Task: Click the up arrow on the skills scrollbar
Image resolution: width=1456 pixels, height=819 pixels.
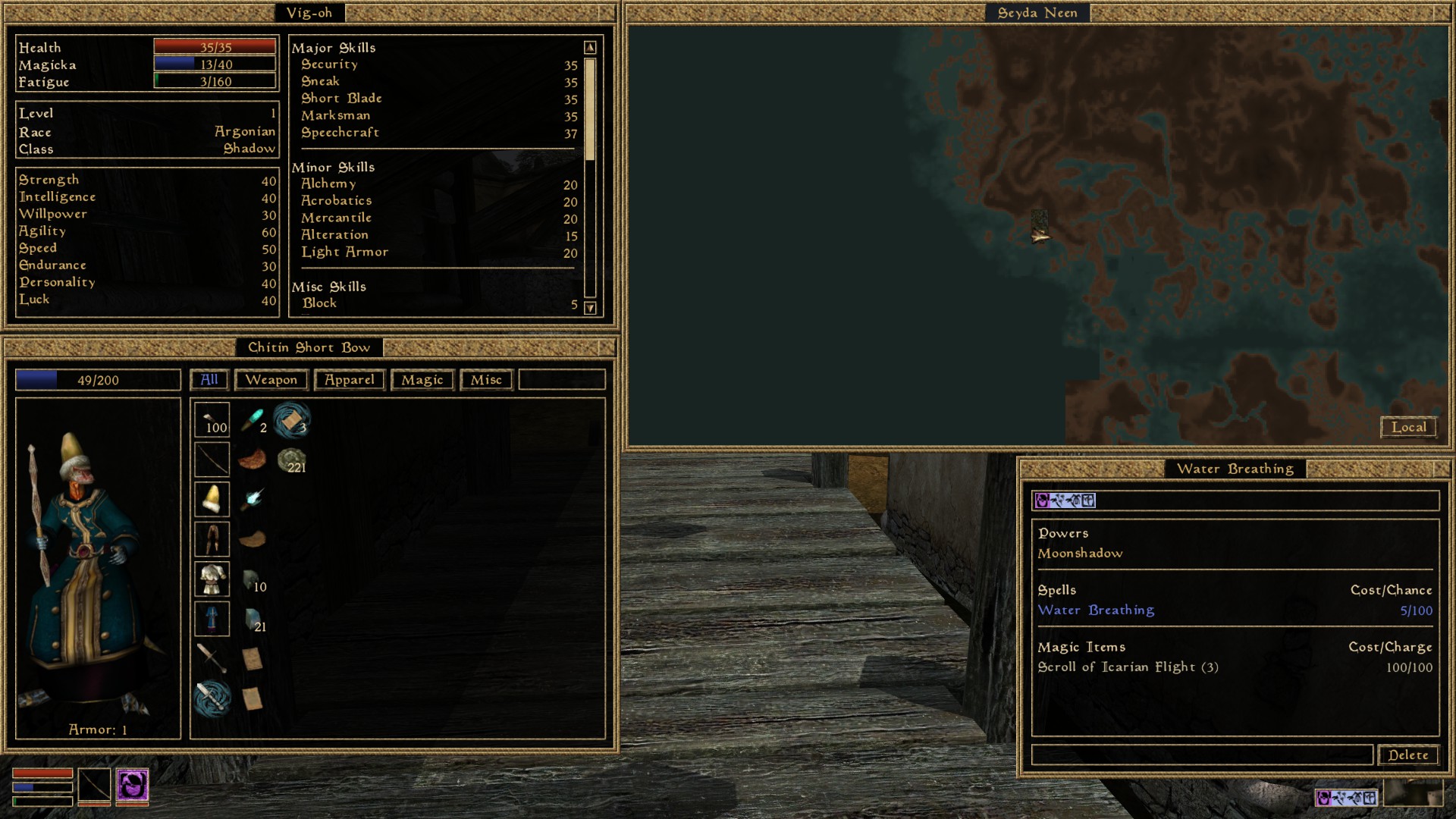Action: pyautogui.click(x=589, y=46)
